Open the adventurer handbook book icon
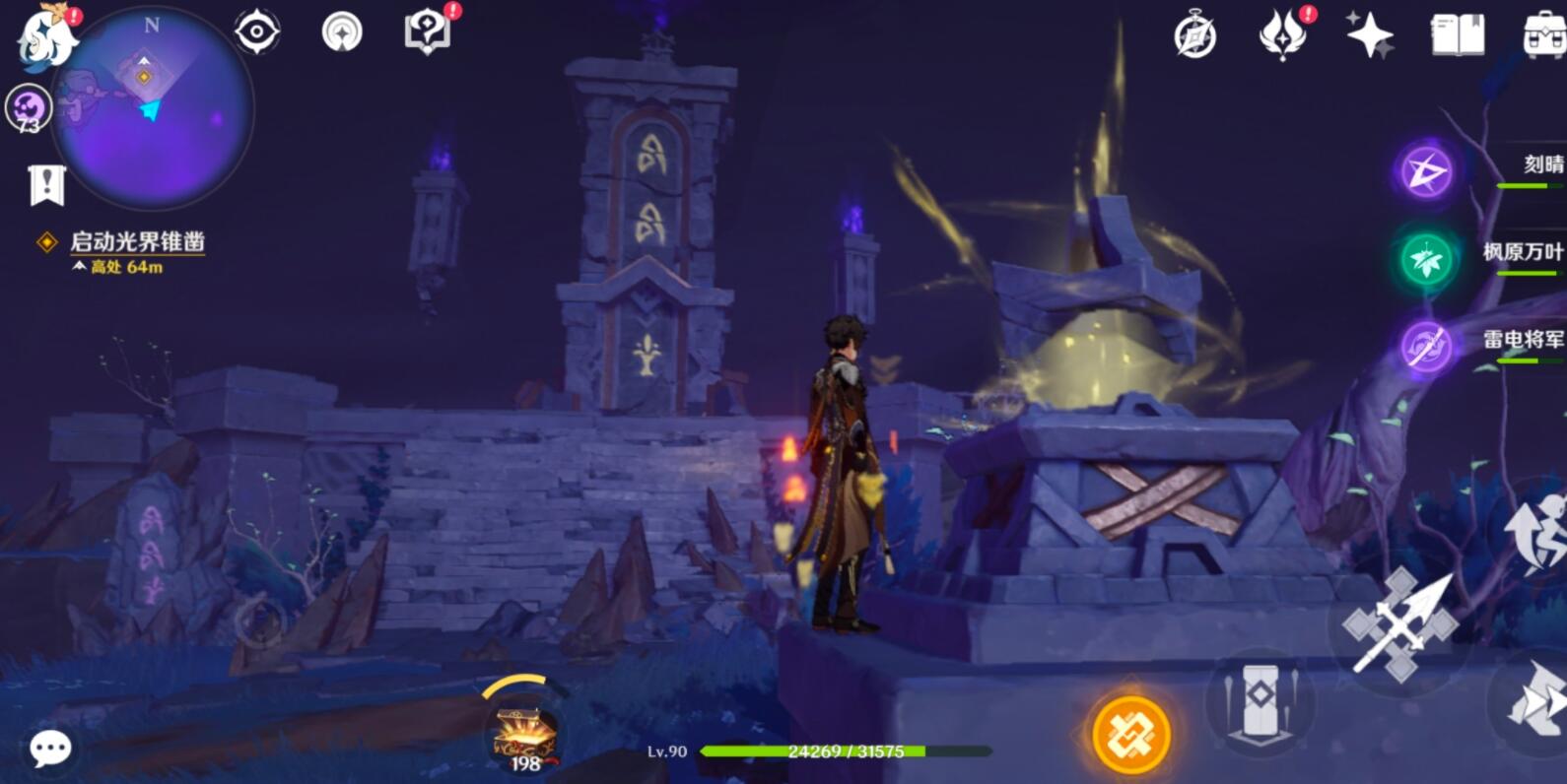The height and width of the screenshot is (784, 1567). click(x=1457, y=36)
